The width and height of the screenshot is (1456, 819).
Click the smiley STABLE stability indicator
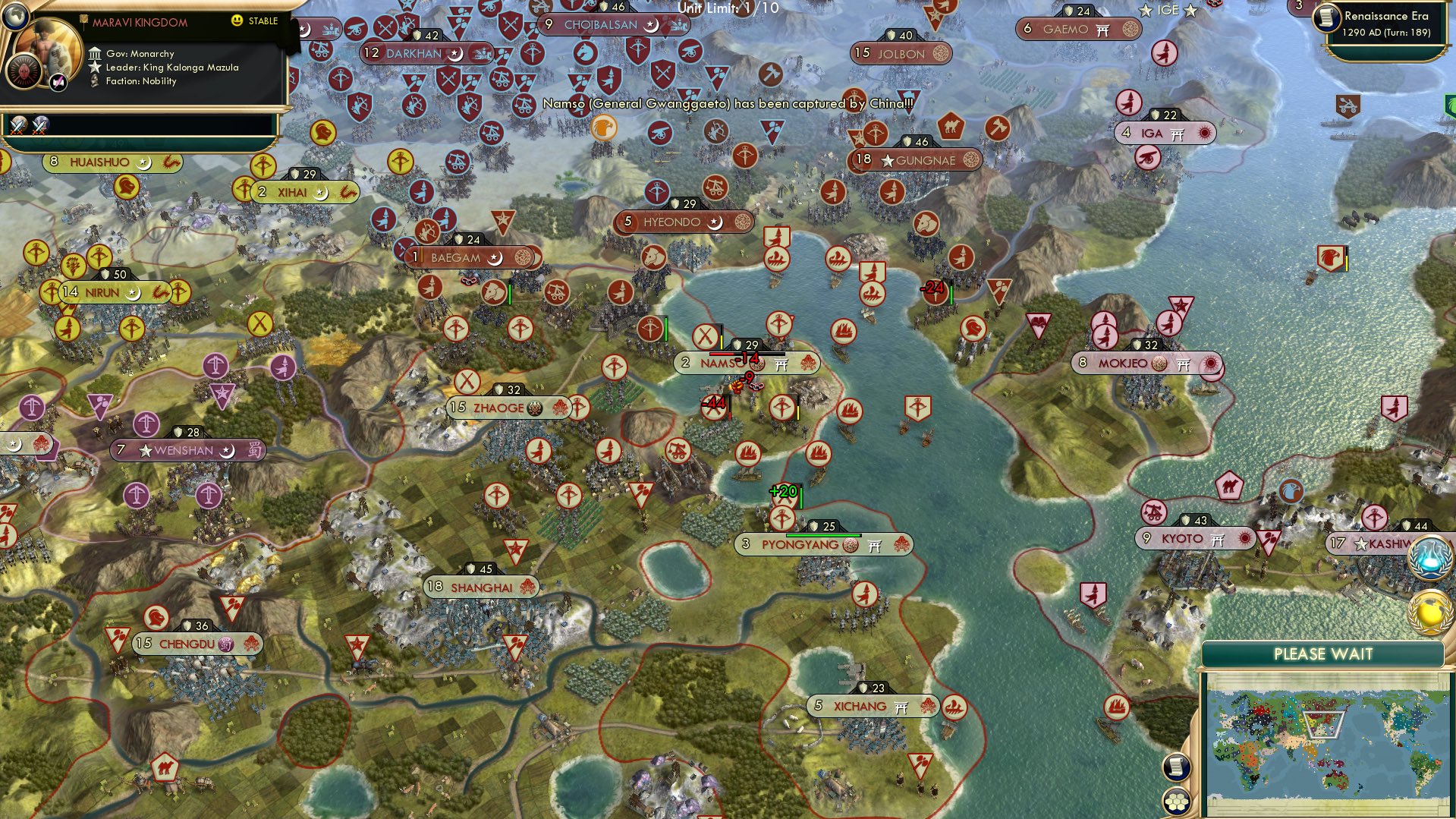tap(237, 20)
